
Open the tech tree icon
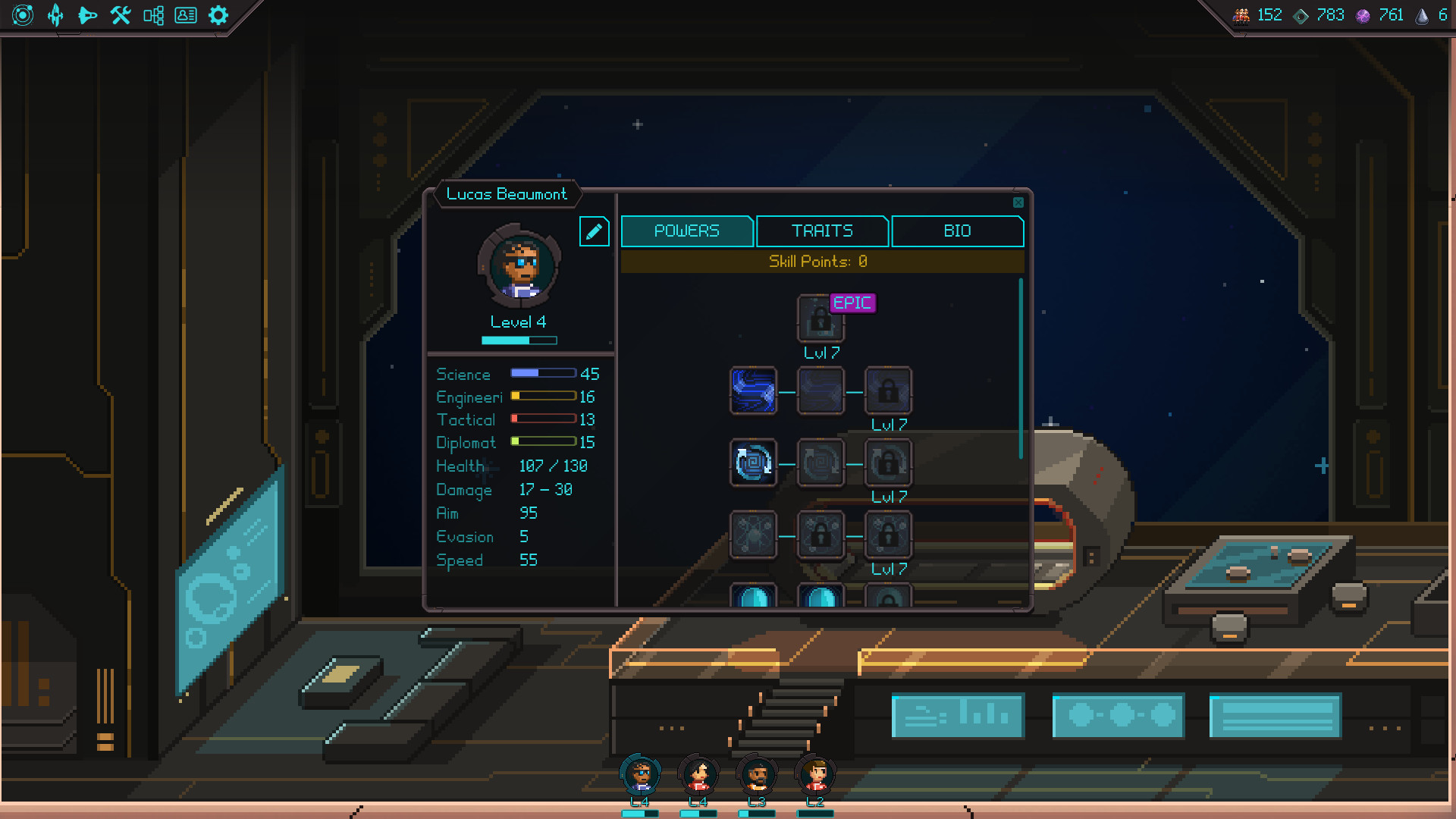click(154, 15)
